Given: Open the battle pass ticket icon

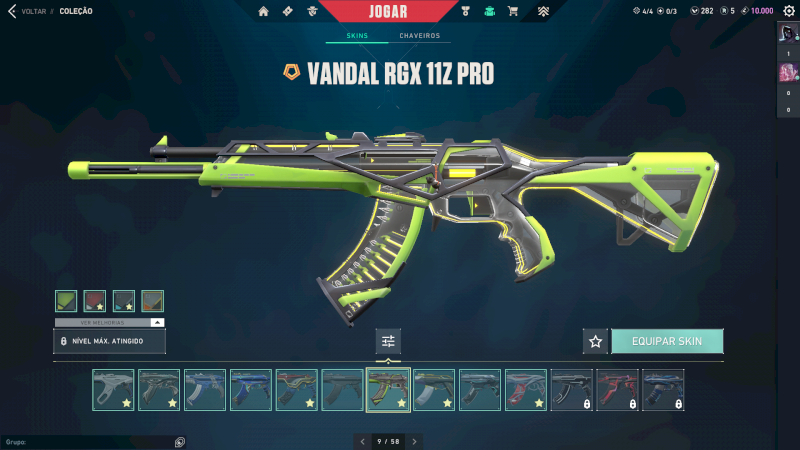Looking at the screenshot, I should point(288,11).
